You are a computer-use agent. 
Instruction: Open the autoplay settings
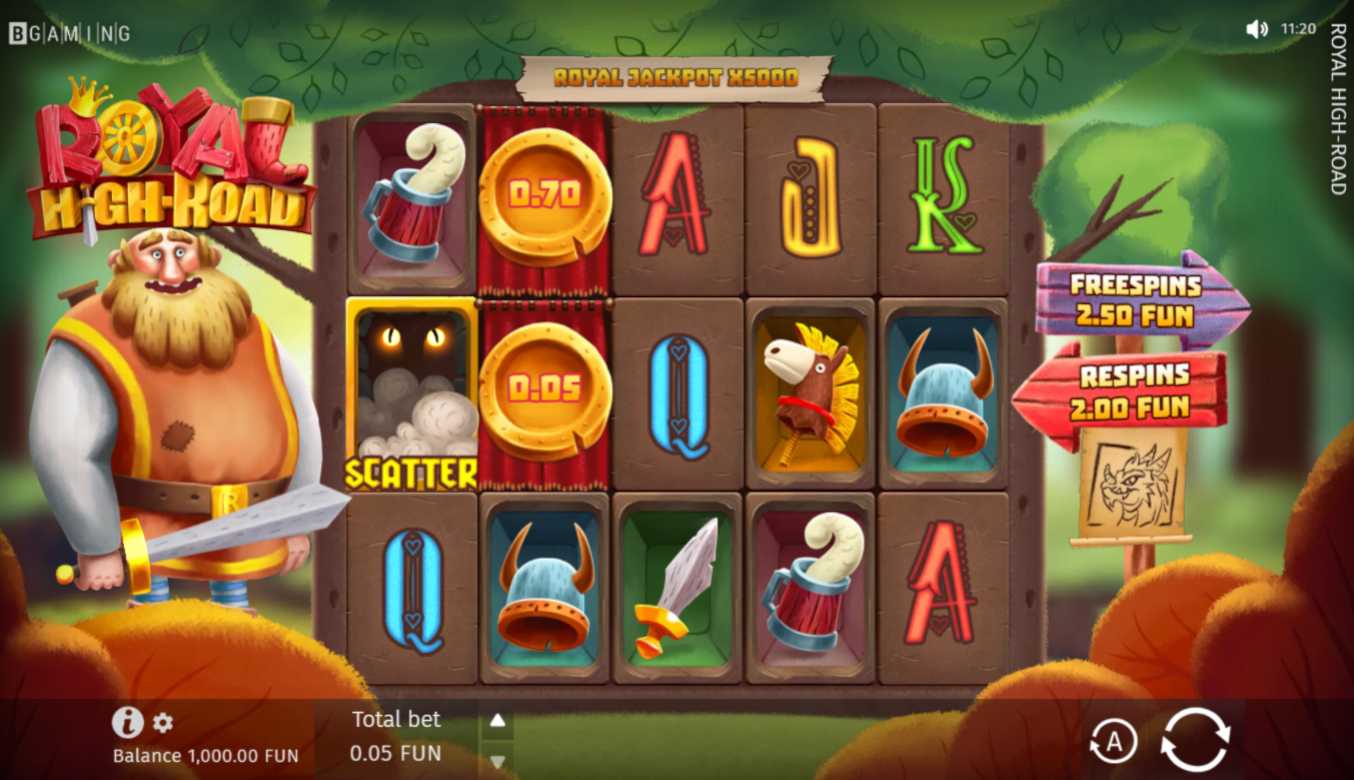(x=1112, y=741)
